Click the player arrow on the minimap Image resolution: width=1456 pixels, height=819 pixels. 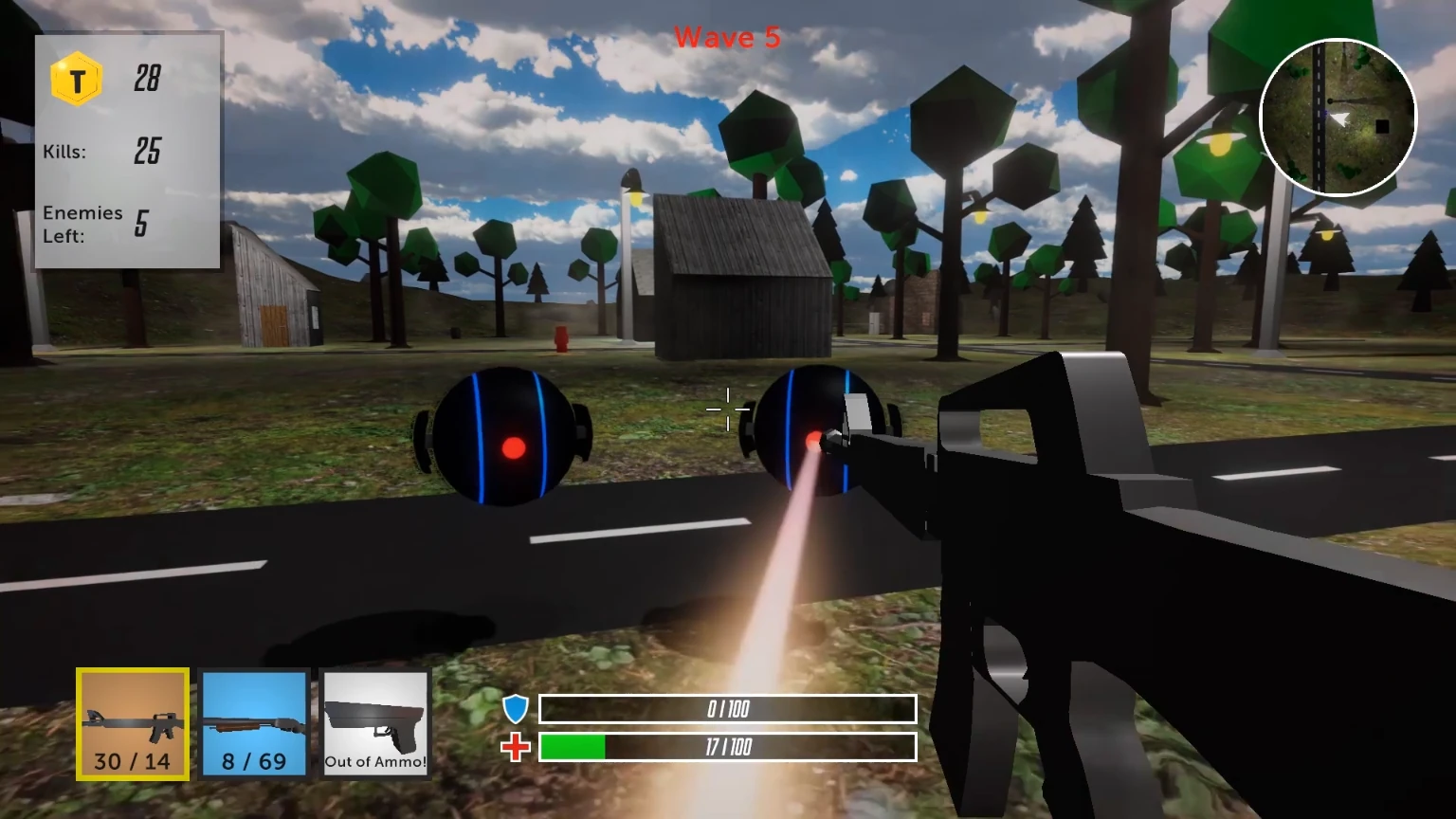(1340, 118)
